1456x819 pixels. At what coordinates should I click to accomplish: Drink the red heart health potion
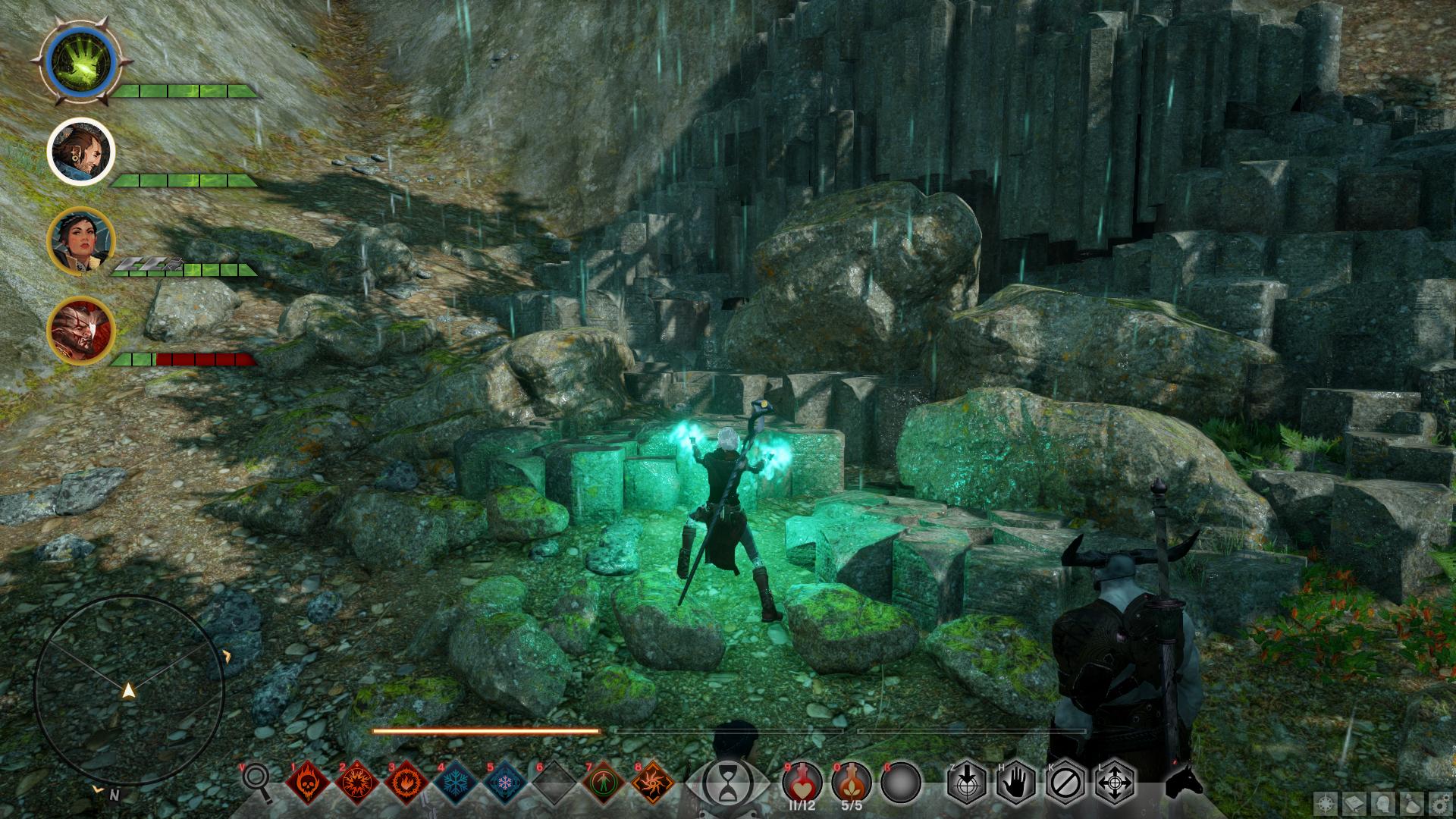point(802,781)
